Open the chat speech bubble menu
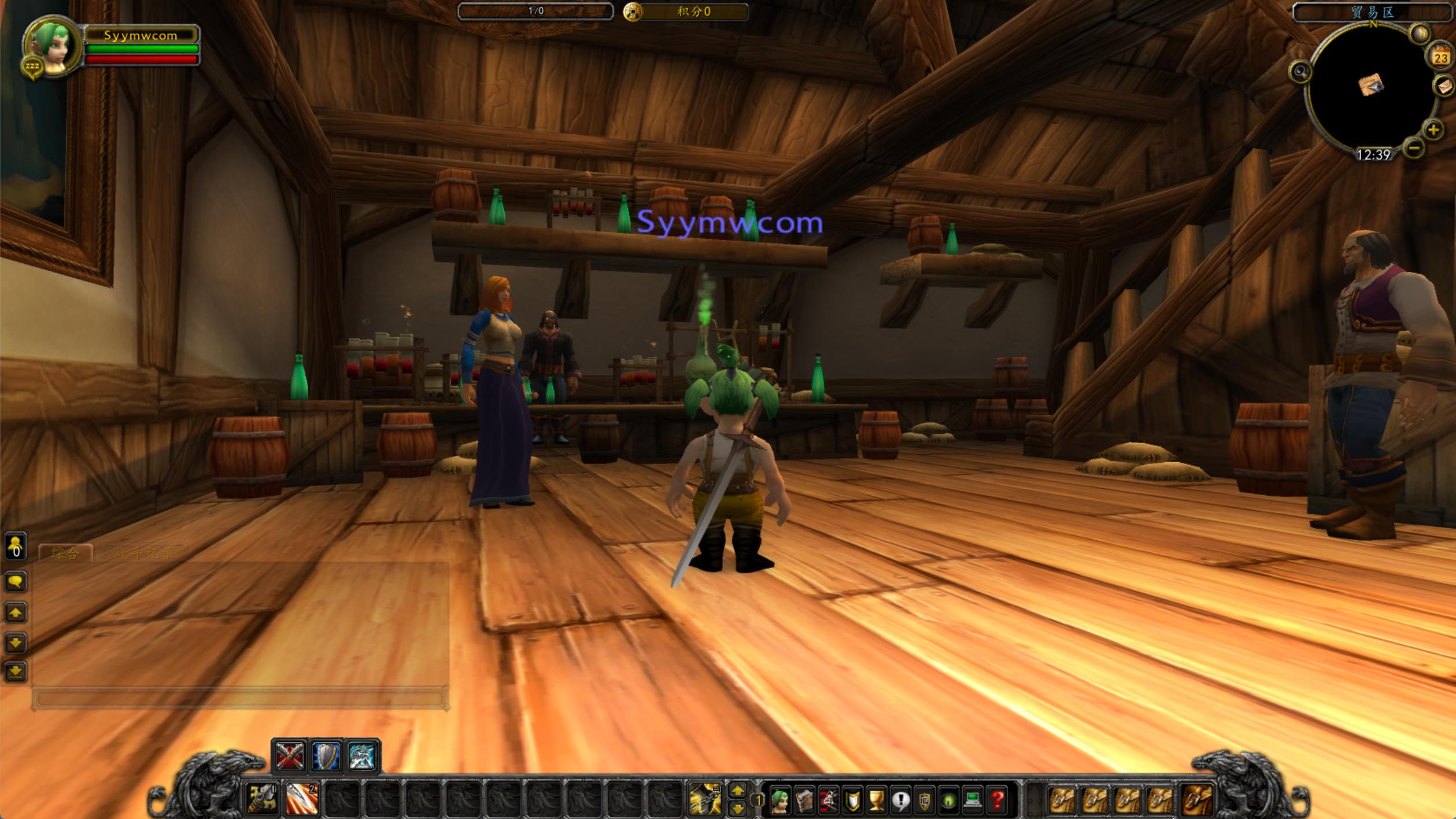Viewport: 1456px width, 819px height. pos(16,581)
